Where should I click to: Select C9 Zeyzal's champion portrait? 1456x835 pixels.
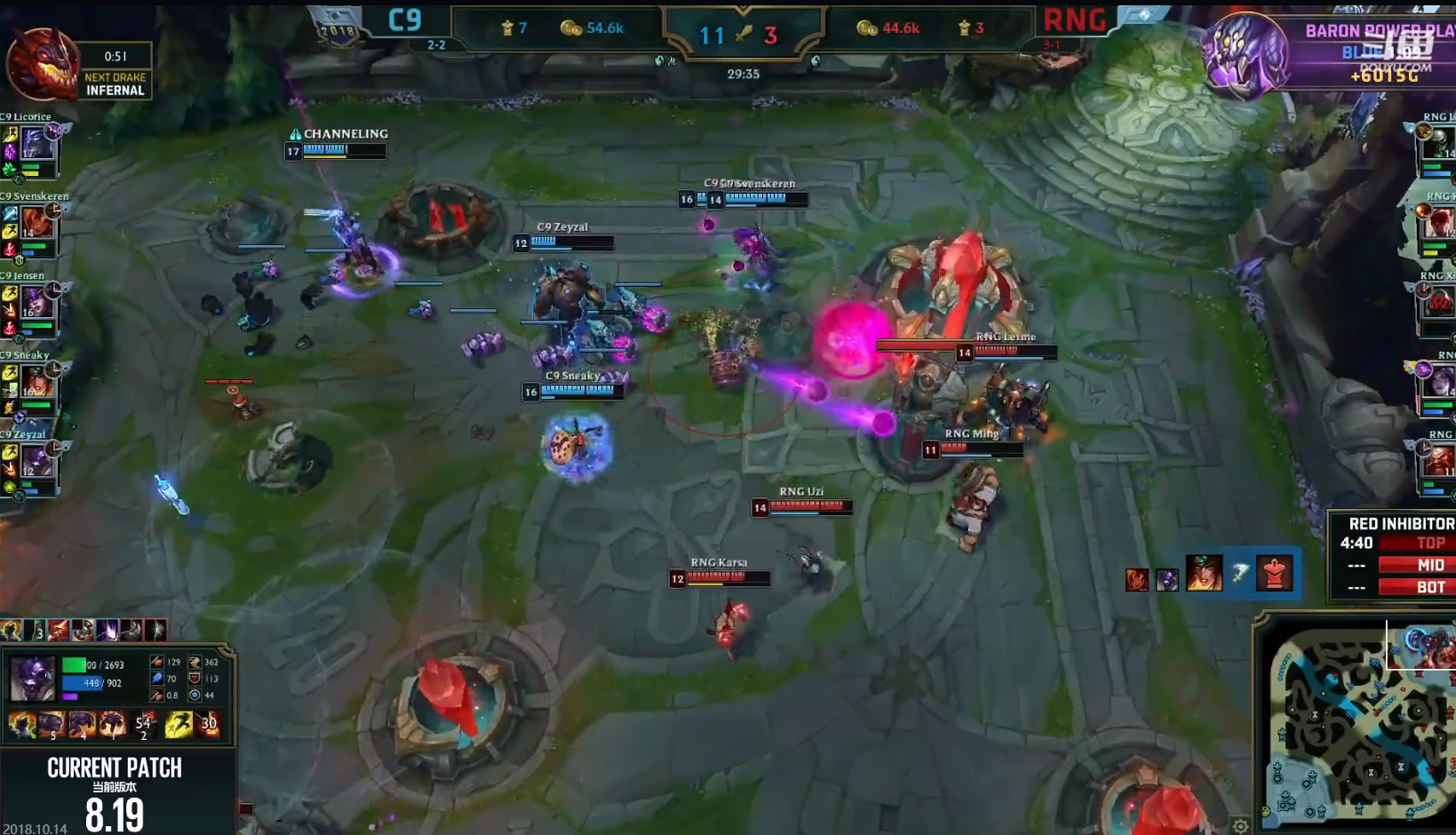click(36, 460)
